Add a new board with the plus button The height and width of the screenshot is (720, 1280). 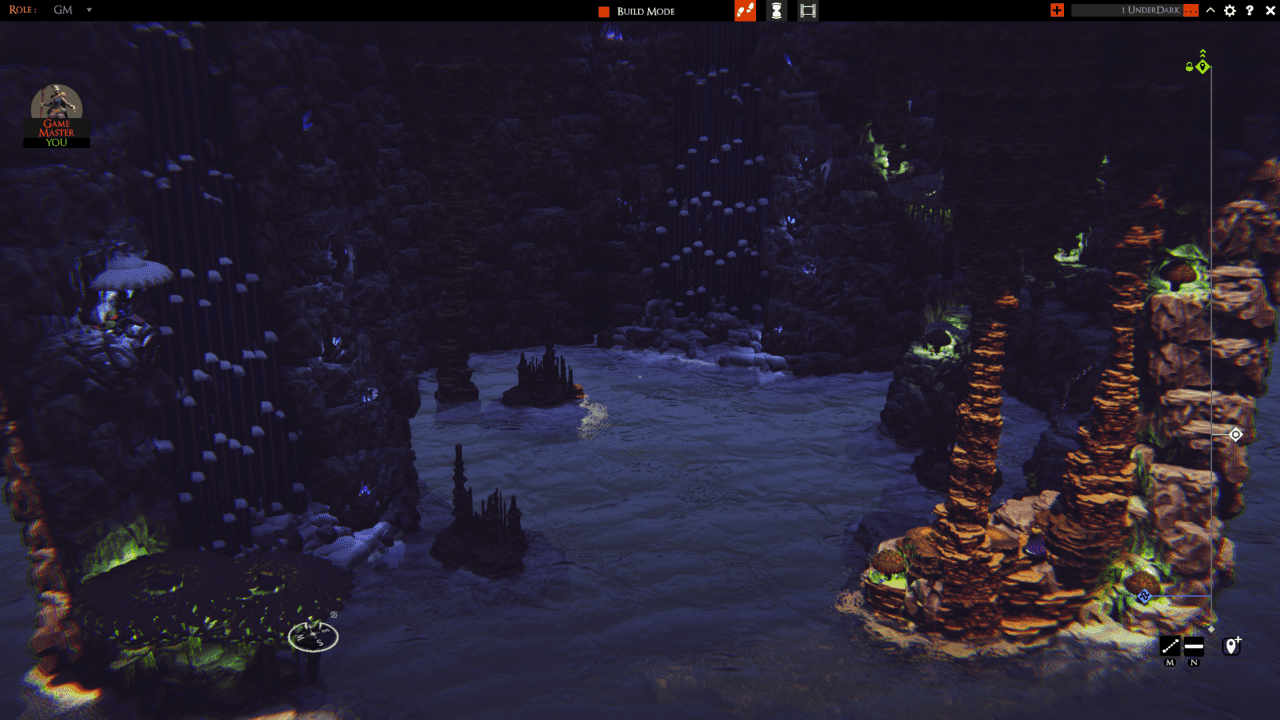pos(1057,10)
